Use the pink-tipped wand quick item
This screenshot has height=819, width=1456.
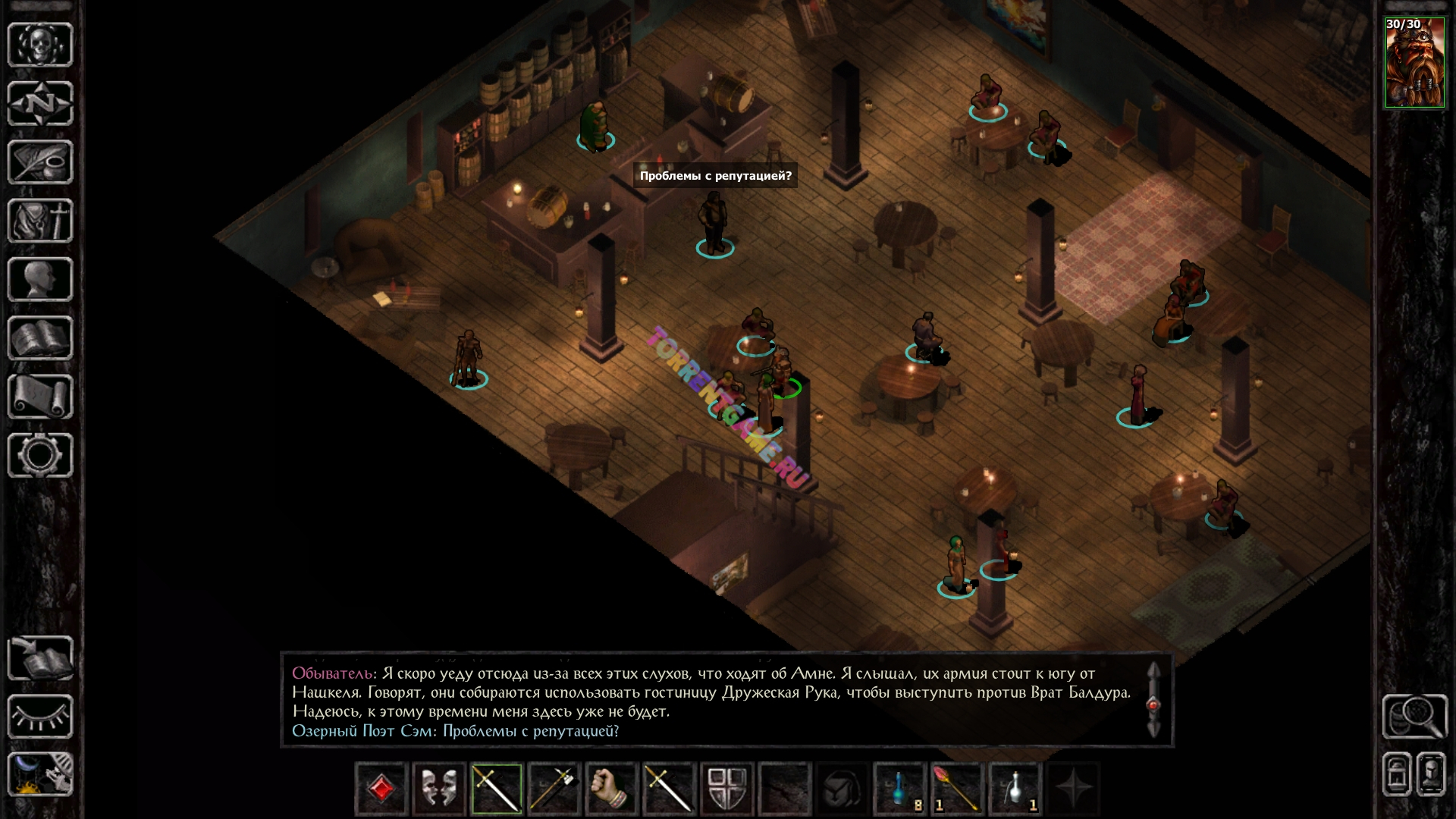click(957, 789)
